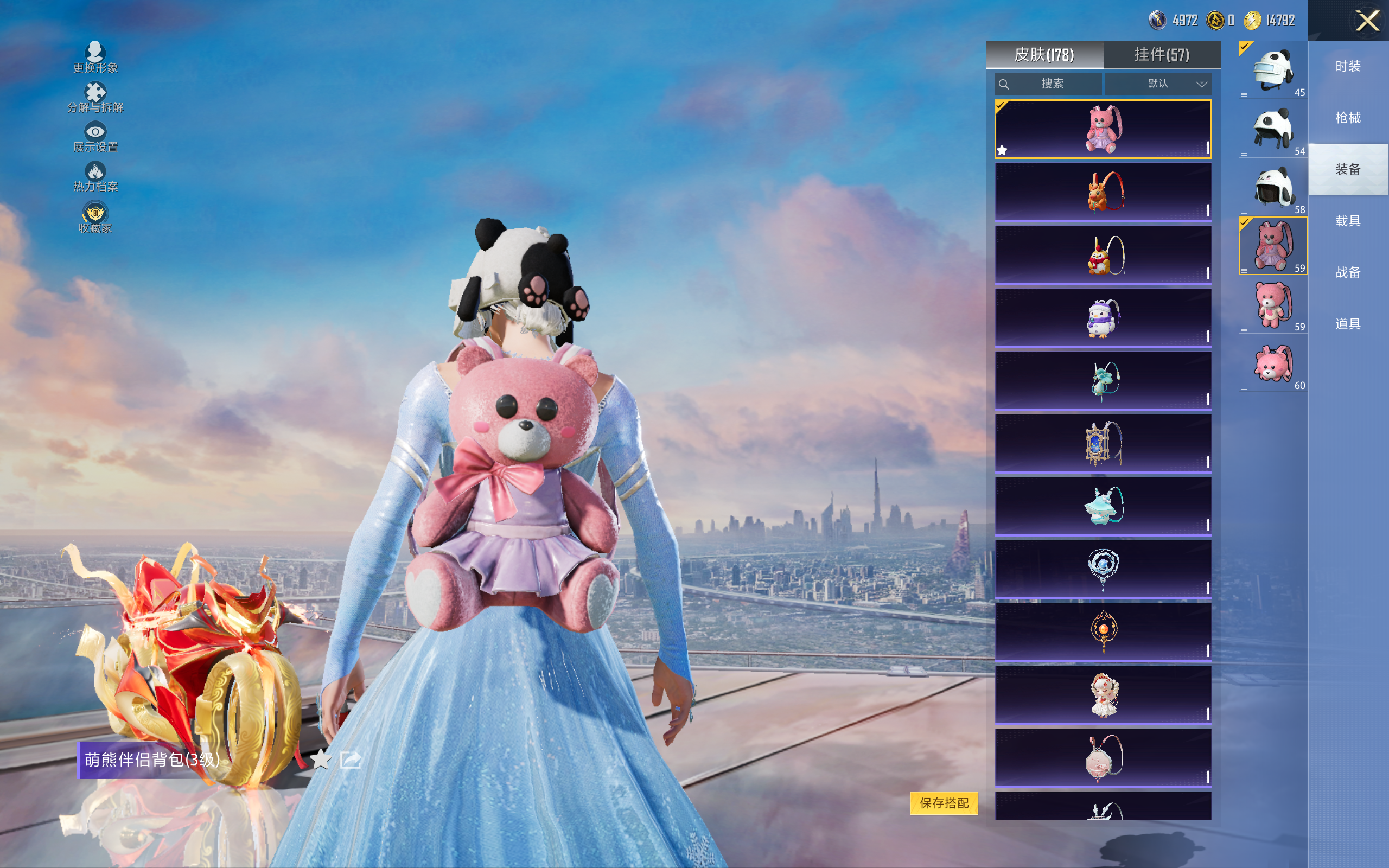Select the 道具 category
Image resolution: width=1389 pixels, height=868 pixels.
coord(1348,324)
